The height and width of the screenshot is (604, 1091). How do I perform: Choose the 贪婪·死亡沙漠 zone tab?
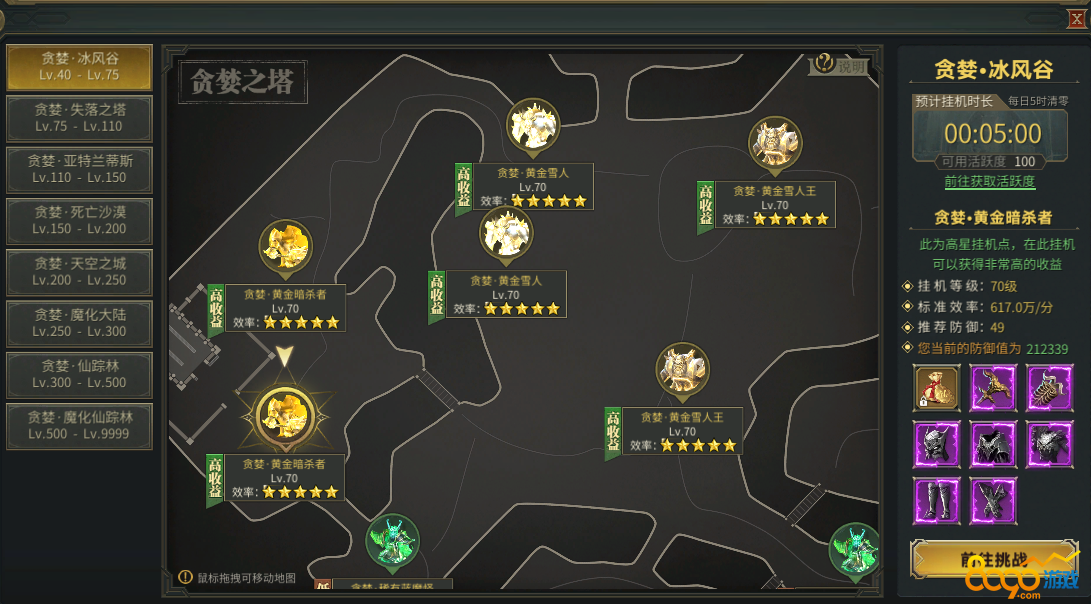[80, 220]
